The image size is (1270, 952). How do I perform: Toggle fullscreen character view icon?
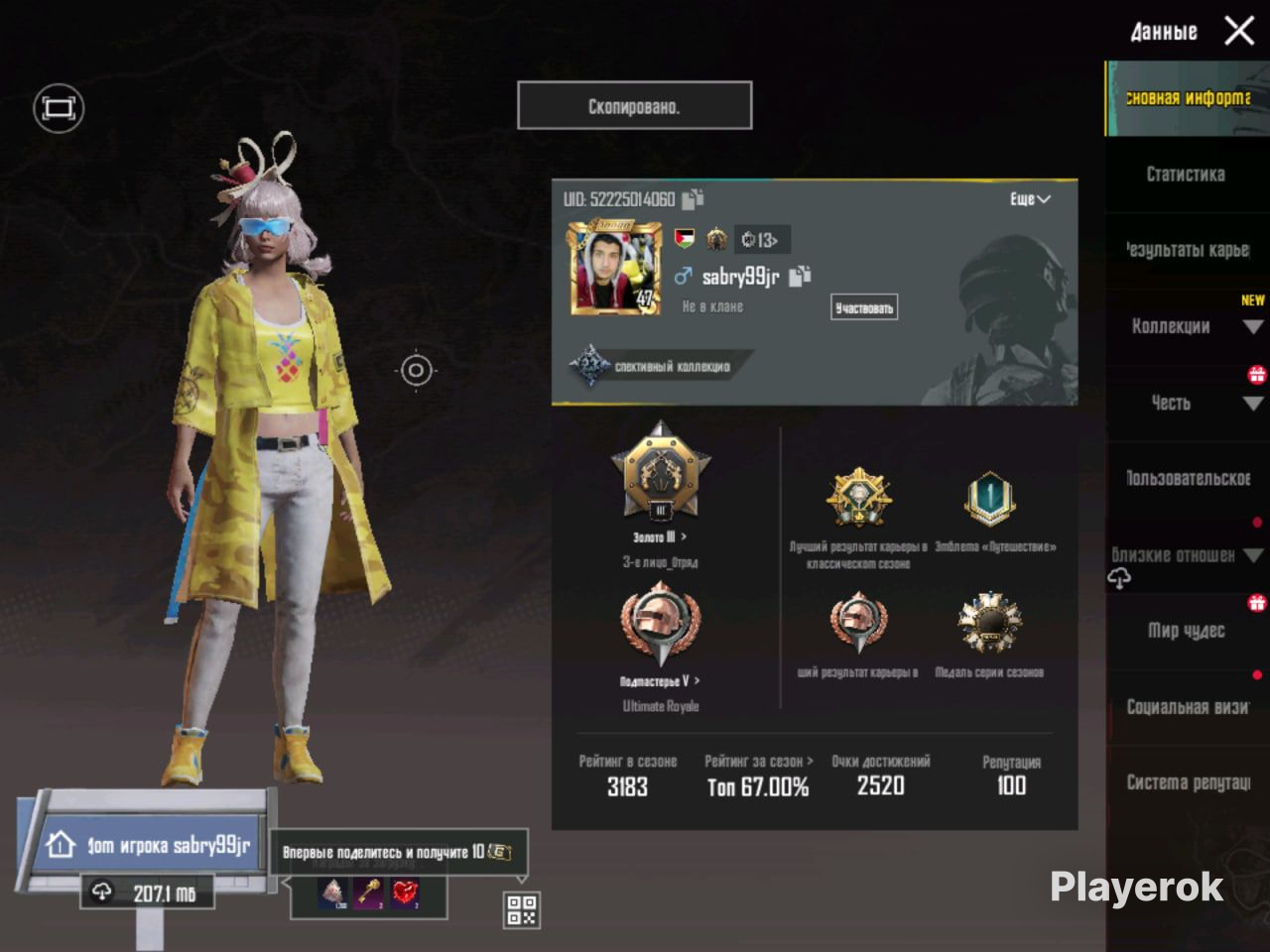point(59,108)
